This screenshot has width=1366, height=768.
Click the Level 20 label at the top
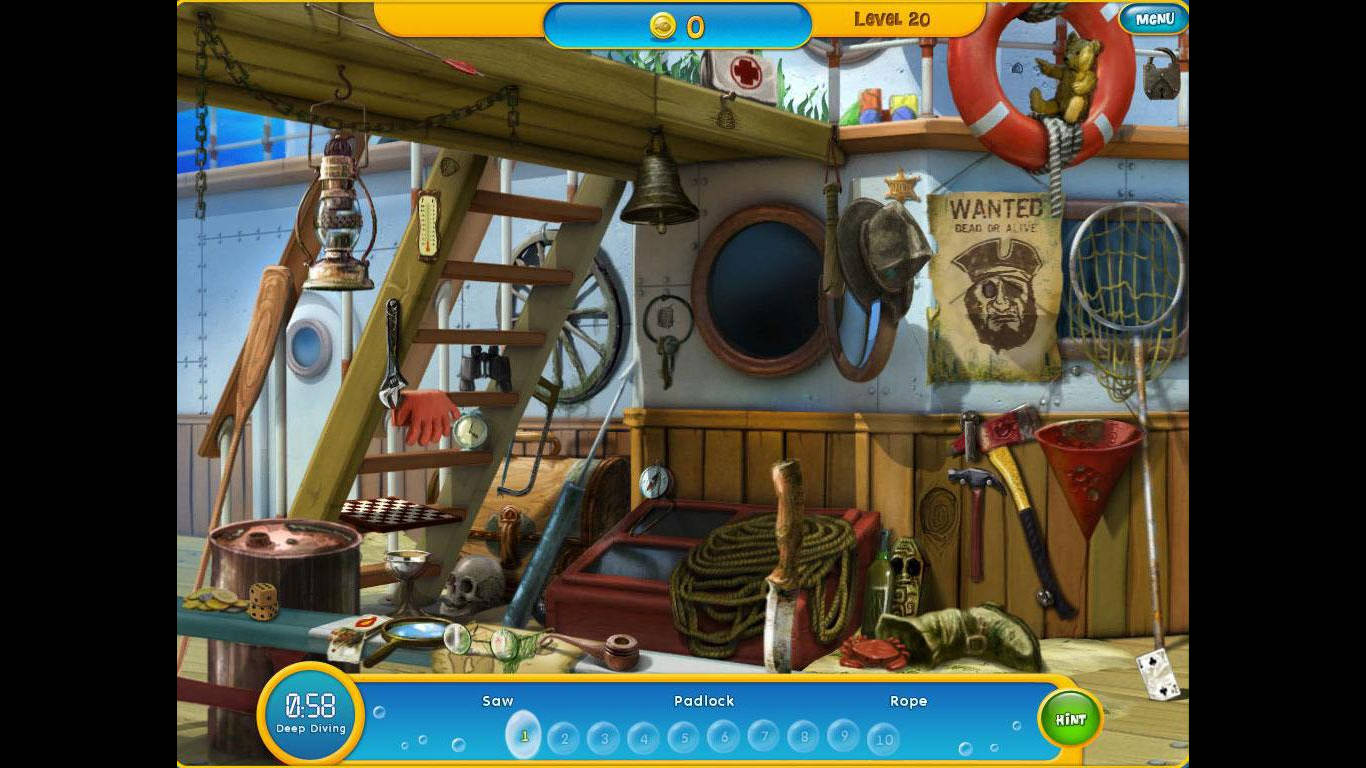coord(891,18)
